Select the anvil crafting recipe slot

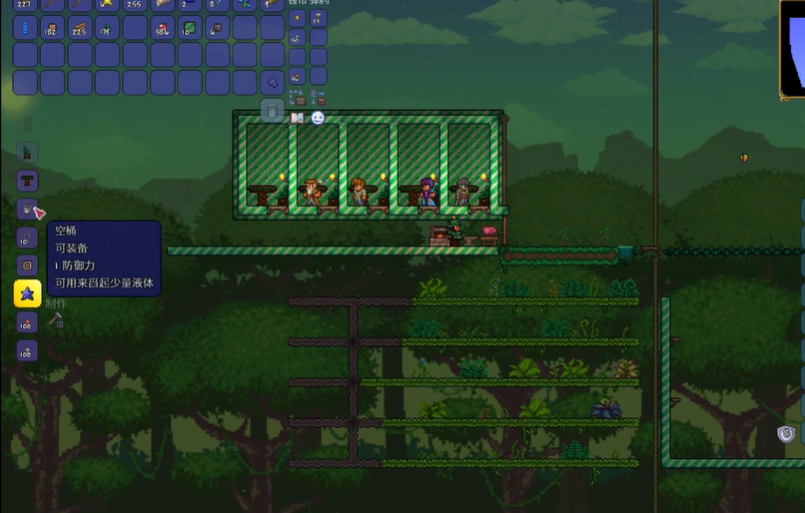tap(27, 181)
